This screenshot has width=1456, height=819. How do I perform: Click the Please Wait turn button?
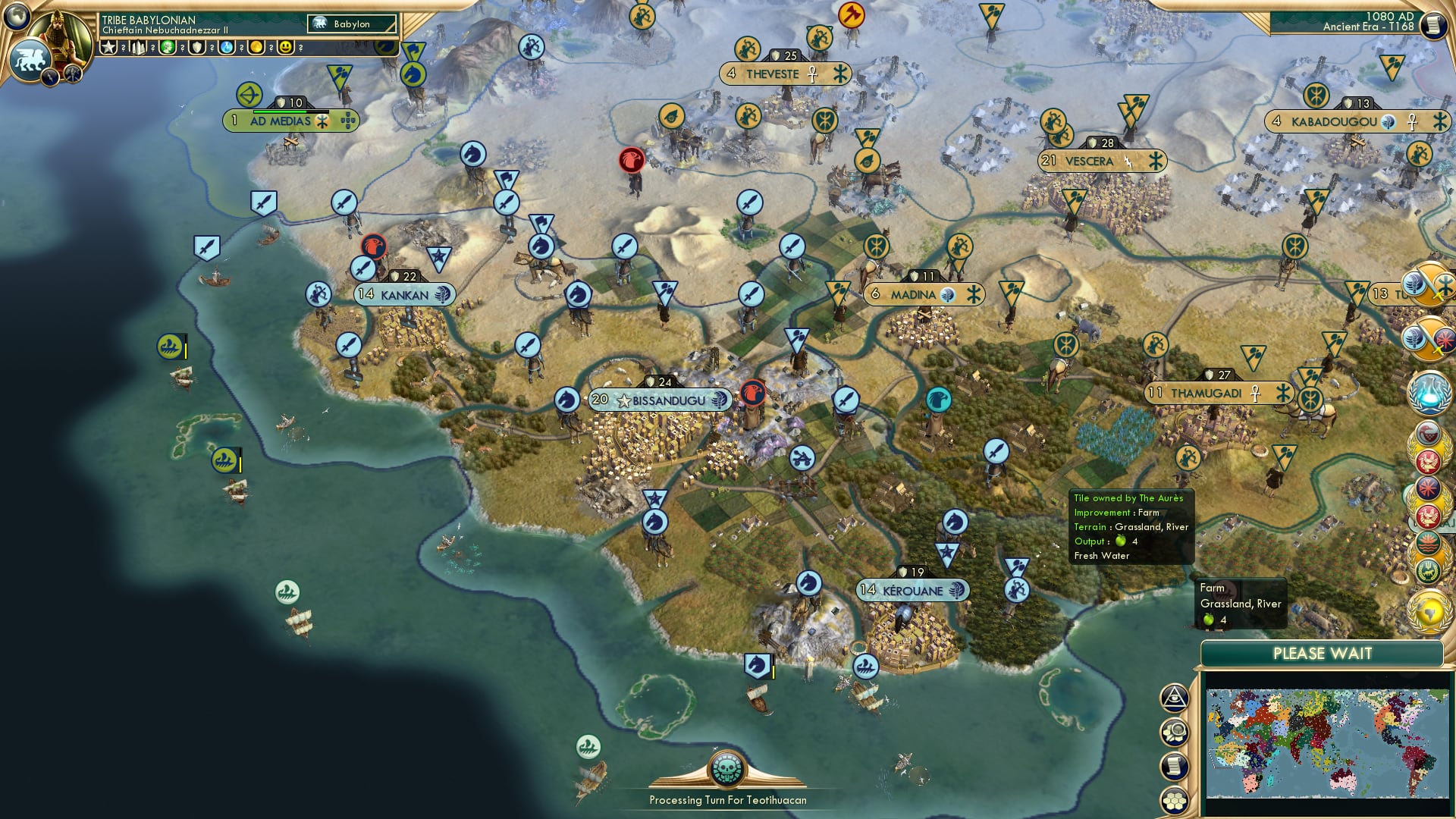(x=1322, y=654)
